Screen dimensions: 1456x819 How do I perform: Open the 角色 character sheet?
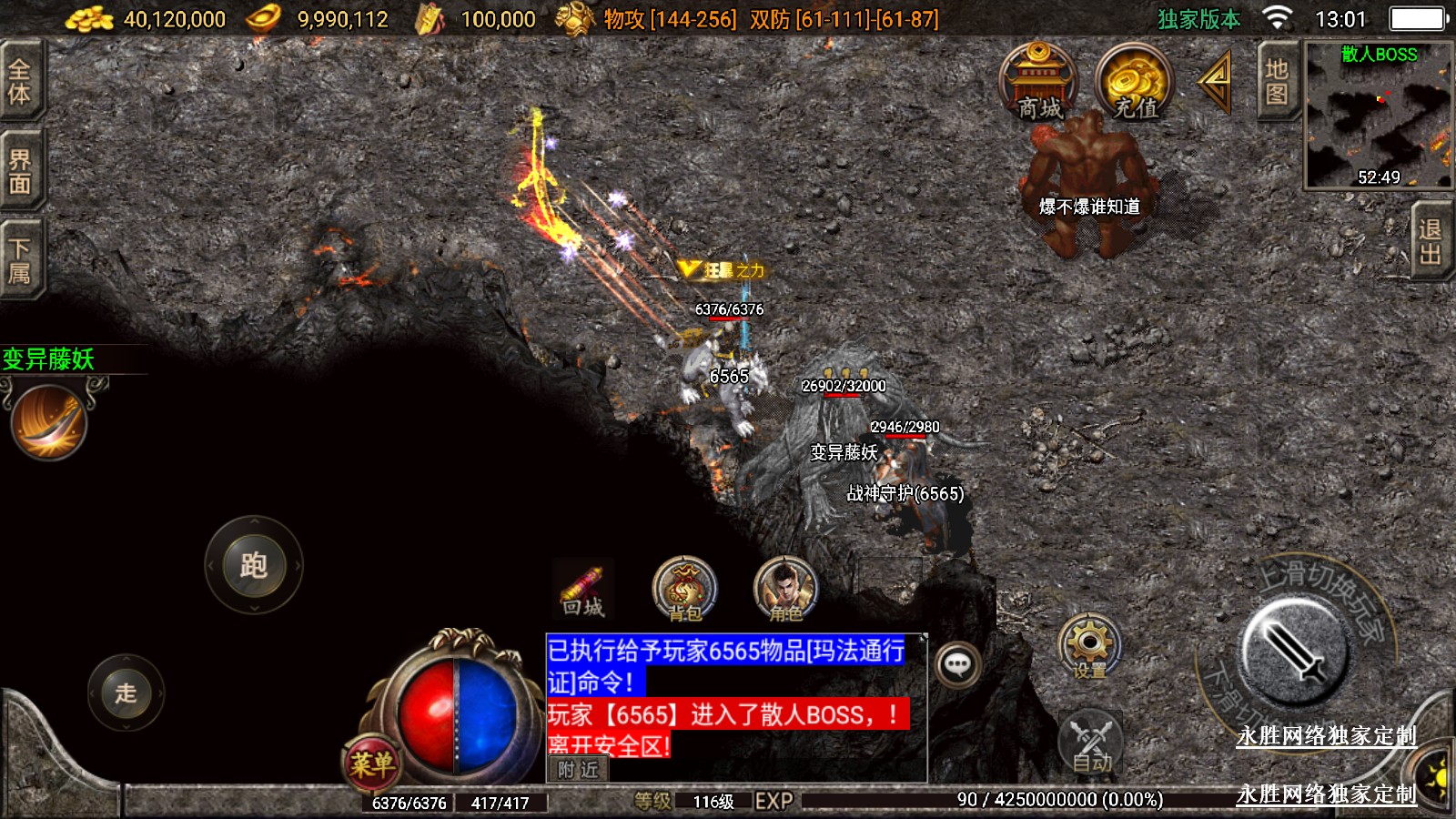click(785, 591)
